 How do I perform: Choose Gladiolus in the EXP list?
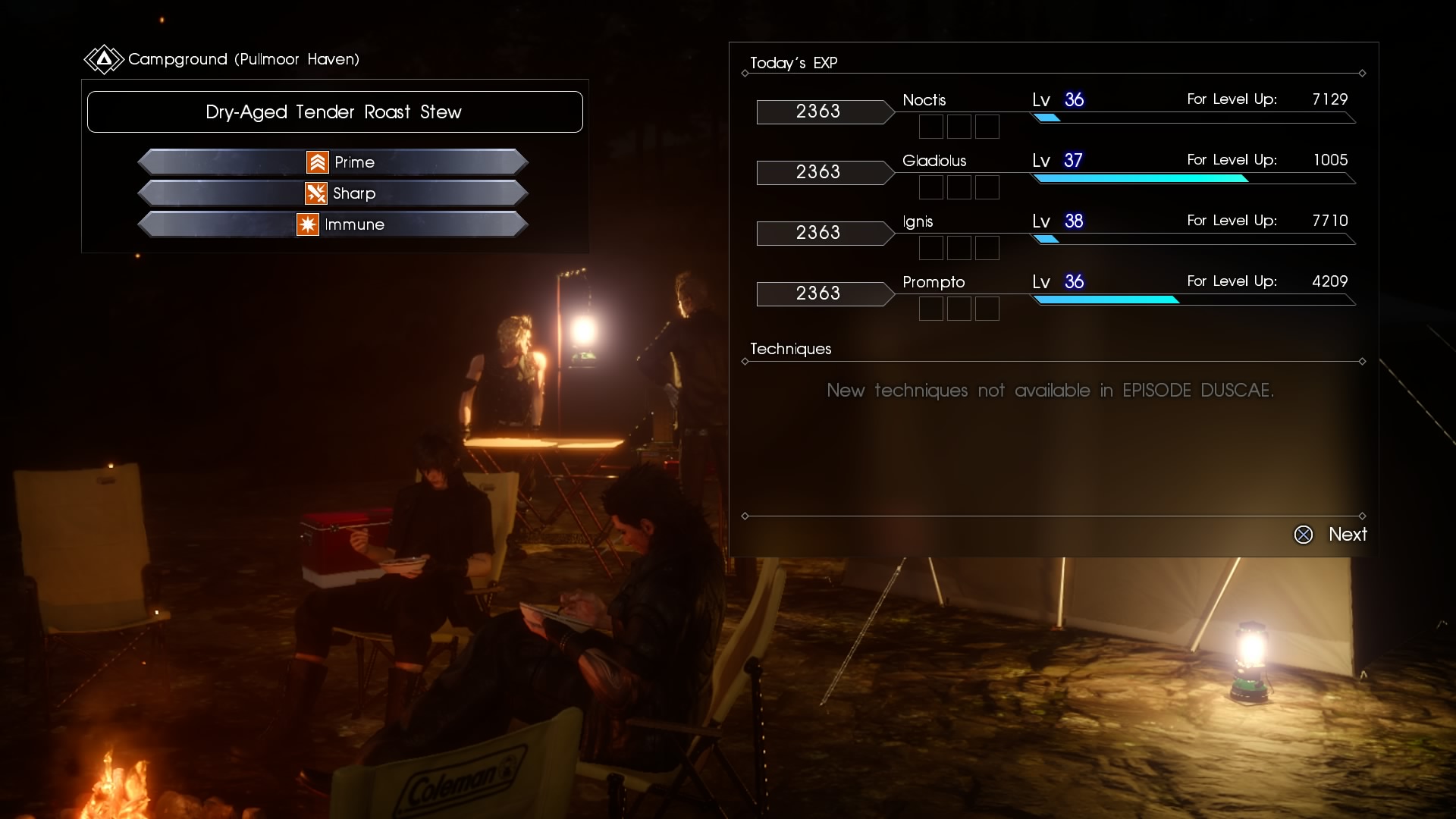click(x=1054, y=172)
